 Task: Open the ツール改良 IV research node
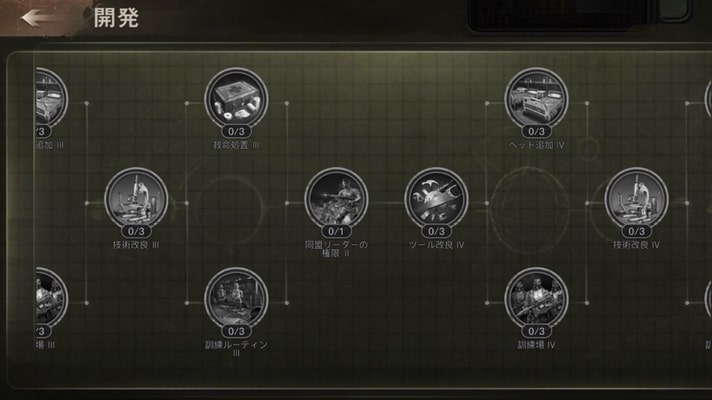click(x=436, y=199)
